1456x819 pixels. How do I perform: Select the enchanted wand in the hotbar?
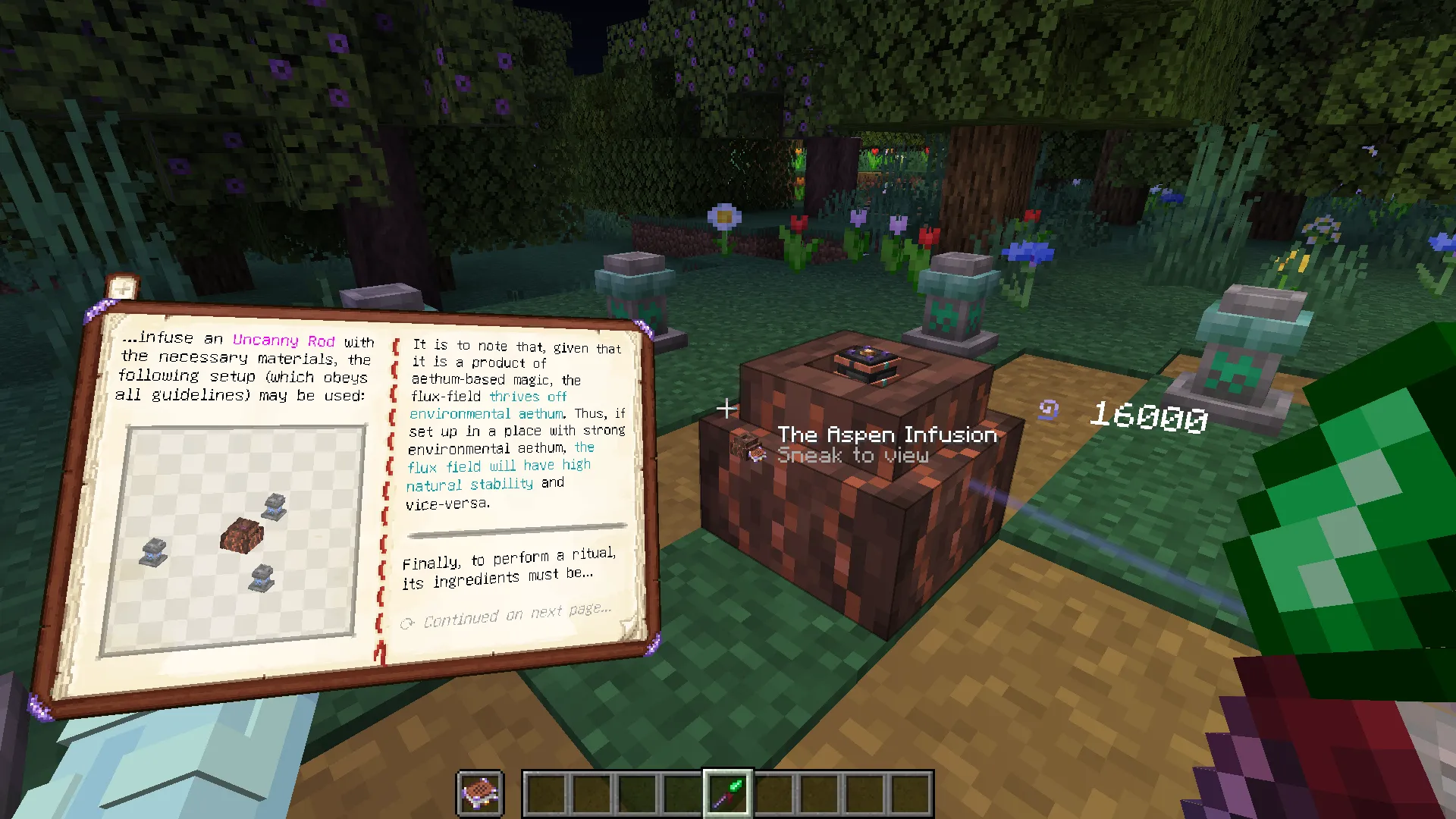[x=726, y=792]
